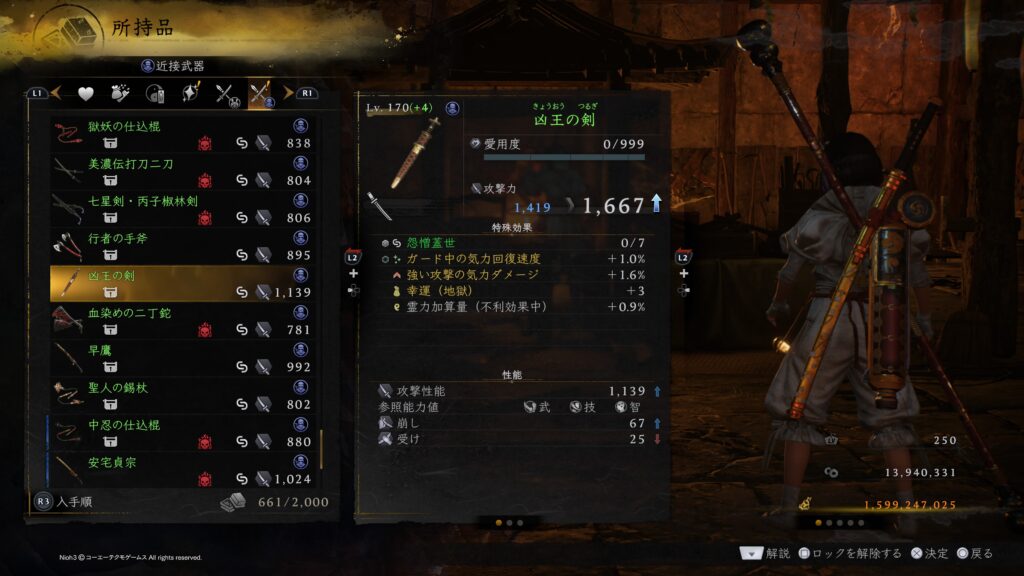
Task: Select the active melee weapons tab
Action: pos(262,94)
